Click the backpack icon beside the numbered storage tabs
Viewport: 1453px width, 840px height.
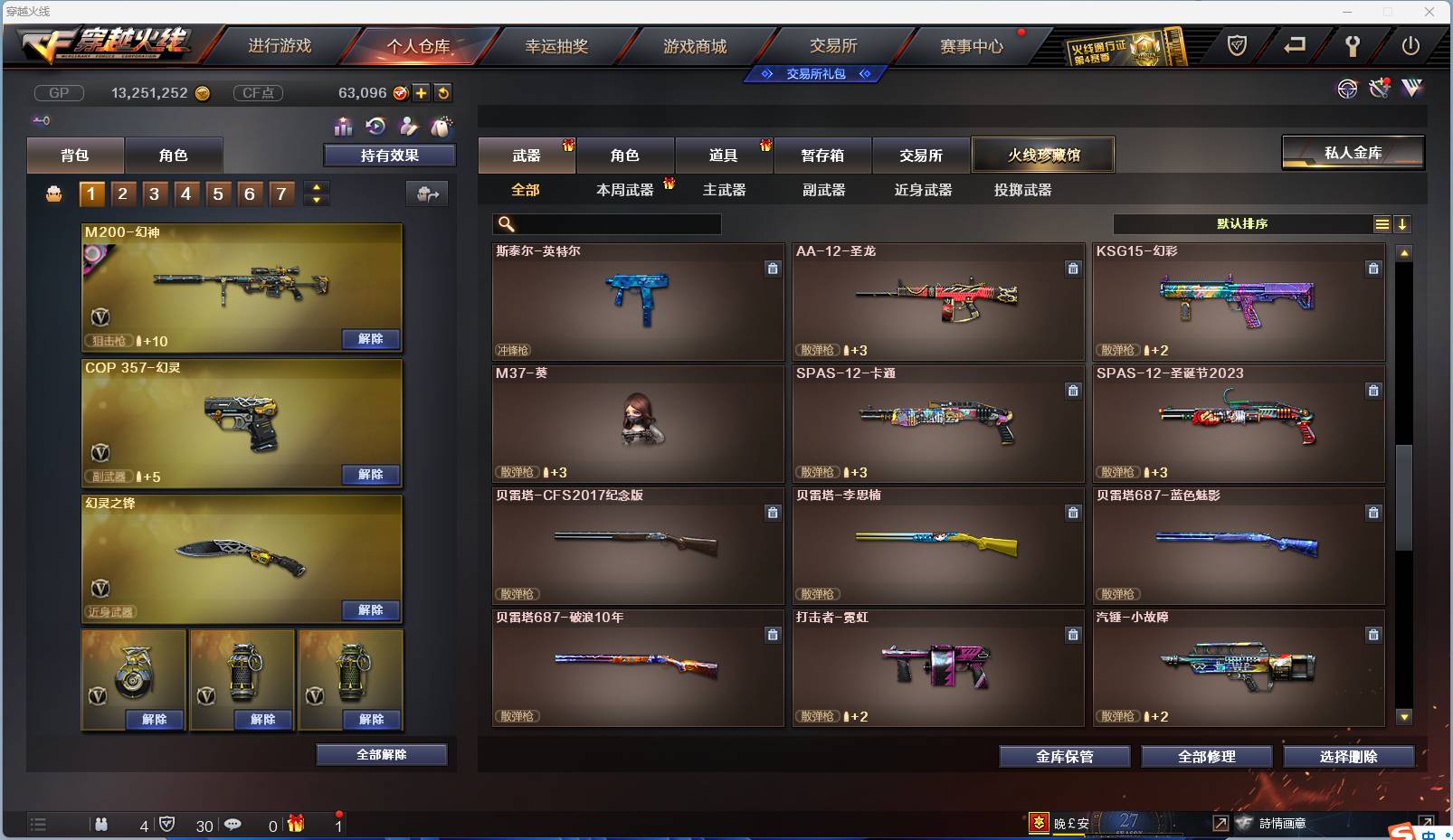[52, 193]
